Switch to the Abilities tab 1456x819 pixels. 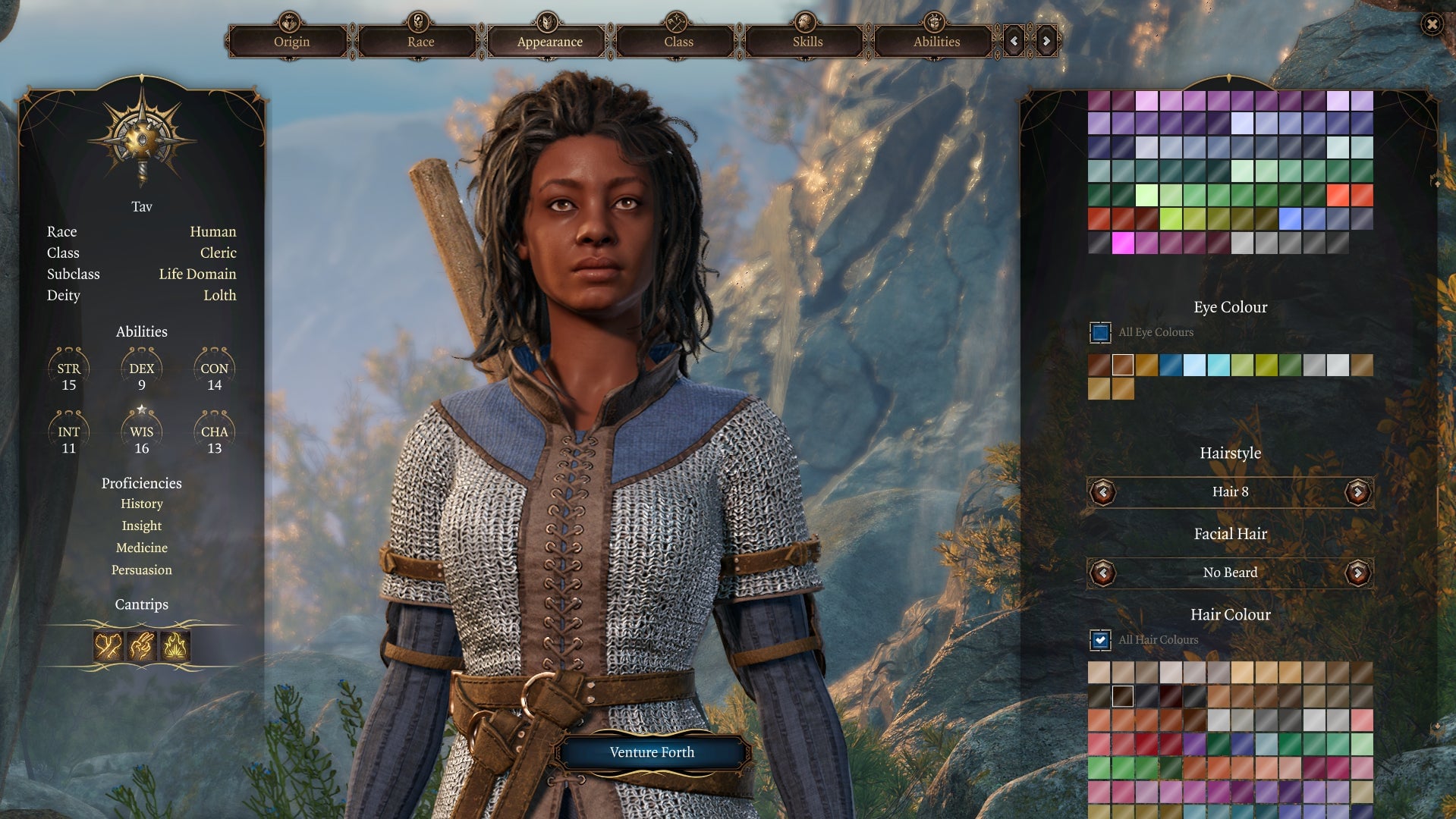(936, 42)
